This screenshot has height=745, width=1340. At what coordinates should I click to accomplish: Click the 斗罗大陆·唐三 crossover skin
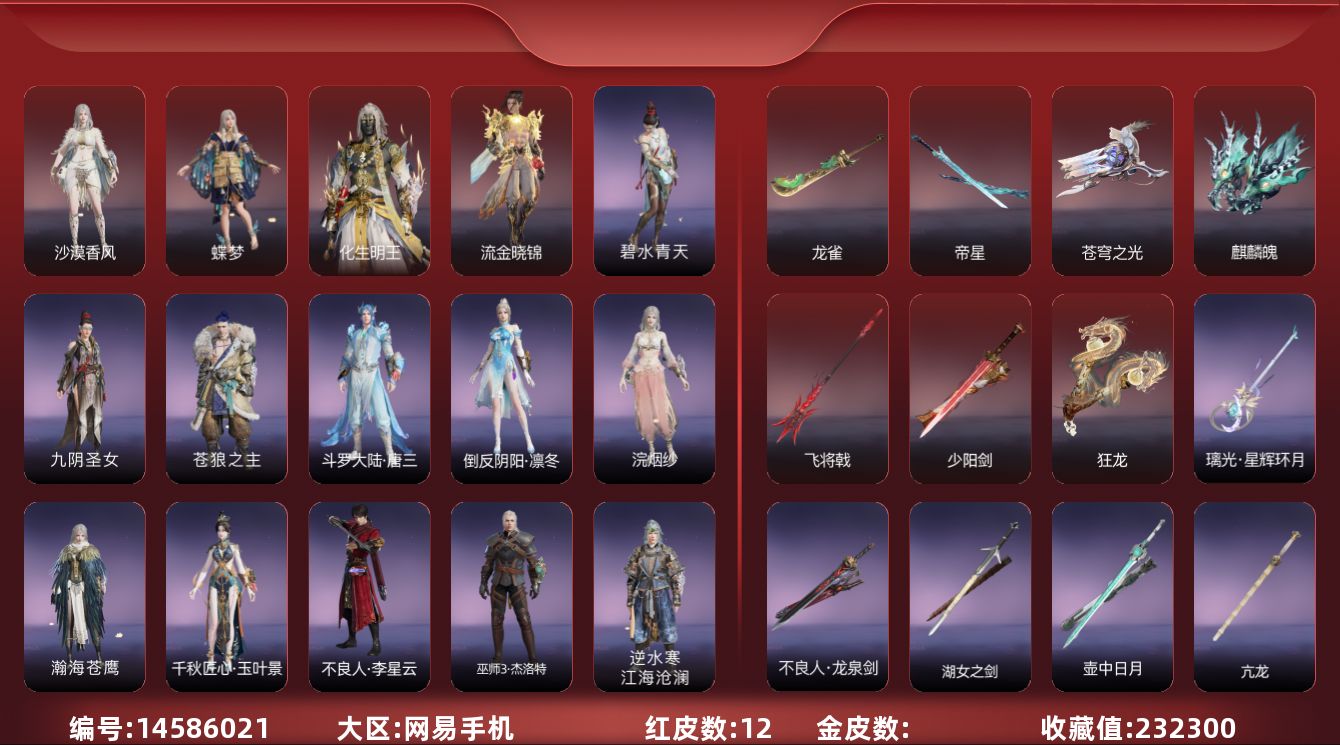[x=369, y=385]
